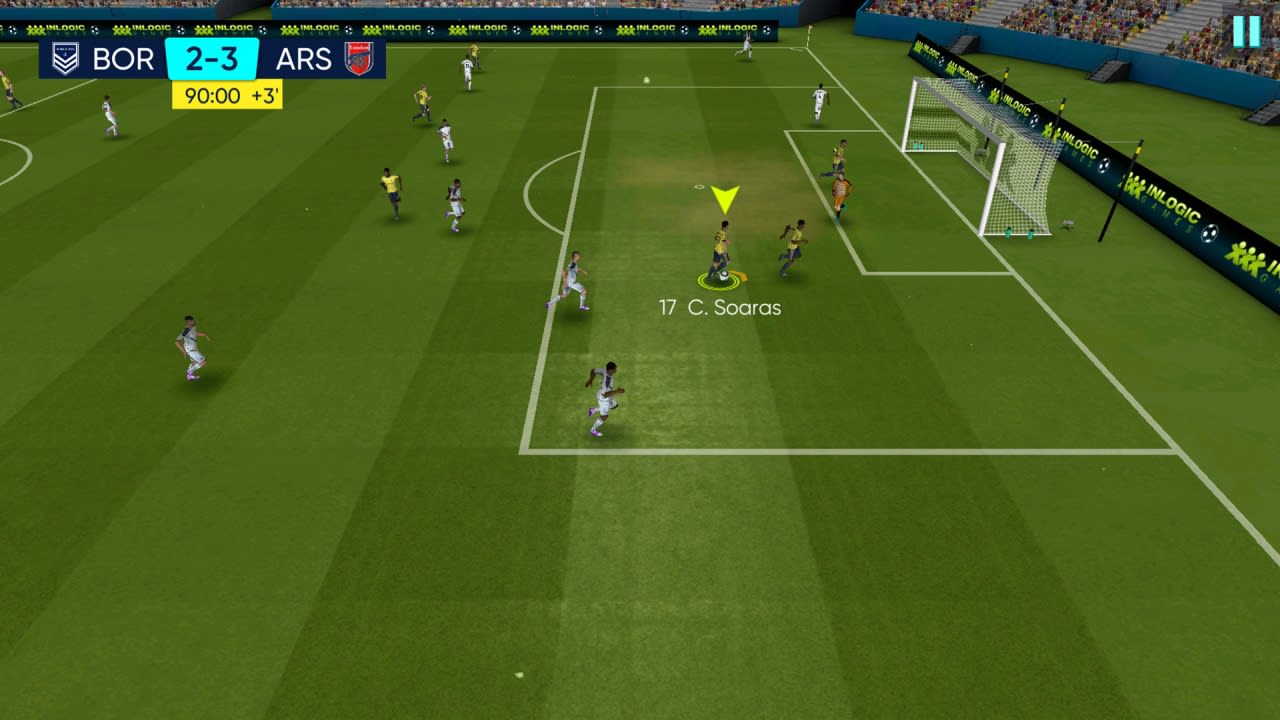Viewport: 1280px width, 720px height.
Task: Click the cyan 2-3 score display
Action: (x=214, y=60)
